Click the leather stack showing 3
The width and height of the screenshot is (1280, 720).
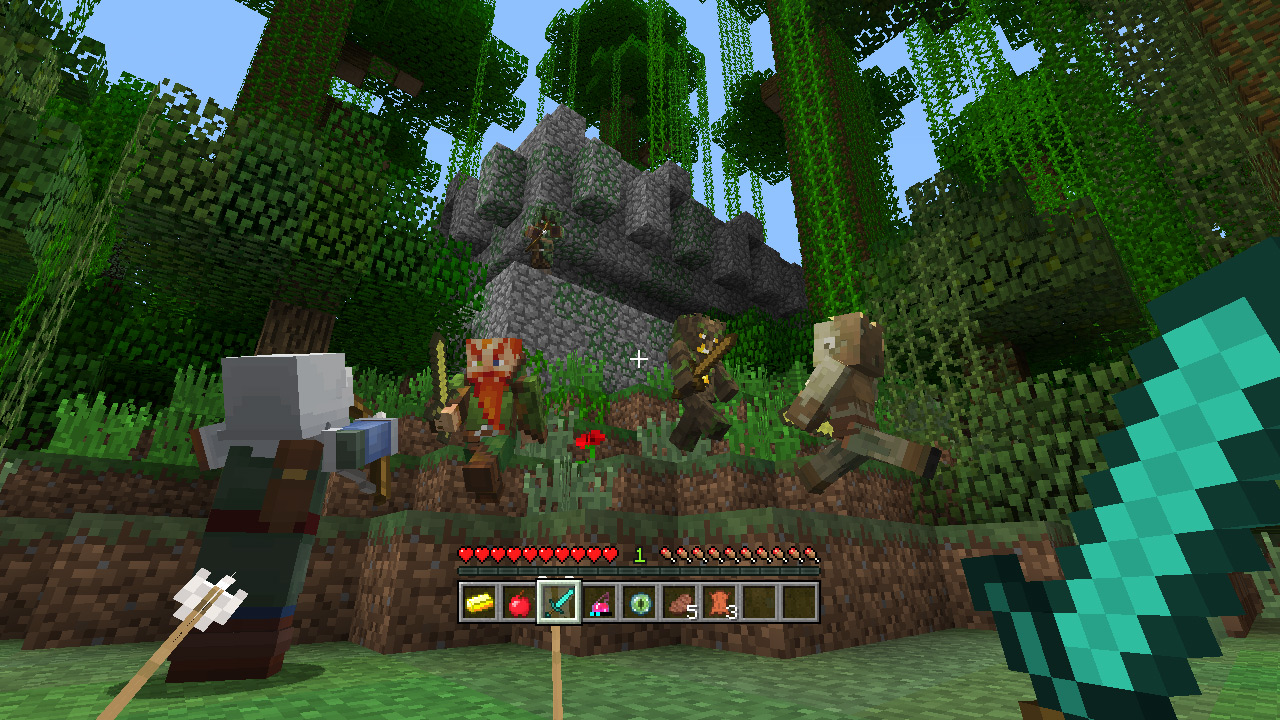(x=719, y=602)
